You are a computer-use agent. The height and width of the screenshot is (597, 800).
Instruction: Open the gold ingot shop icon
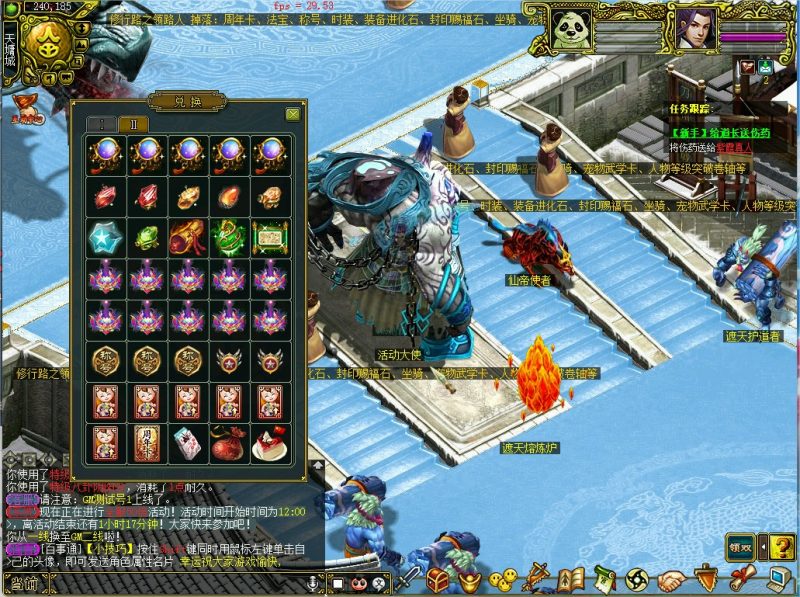[470, 580]
